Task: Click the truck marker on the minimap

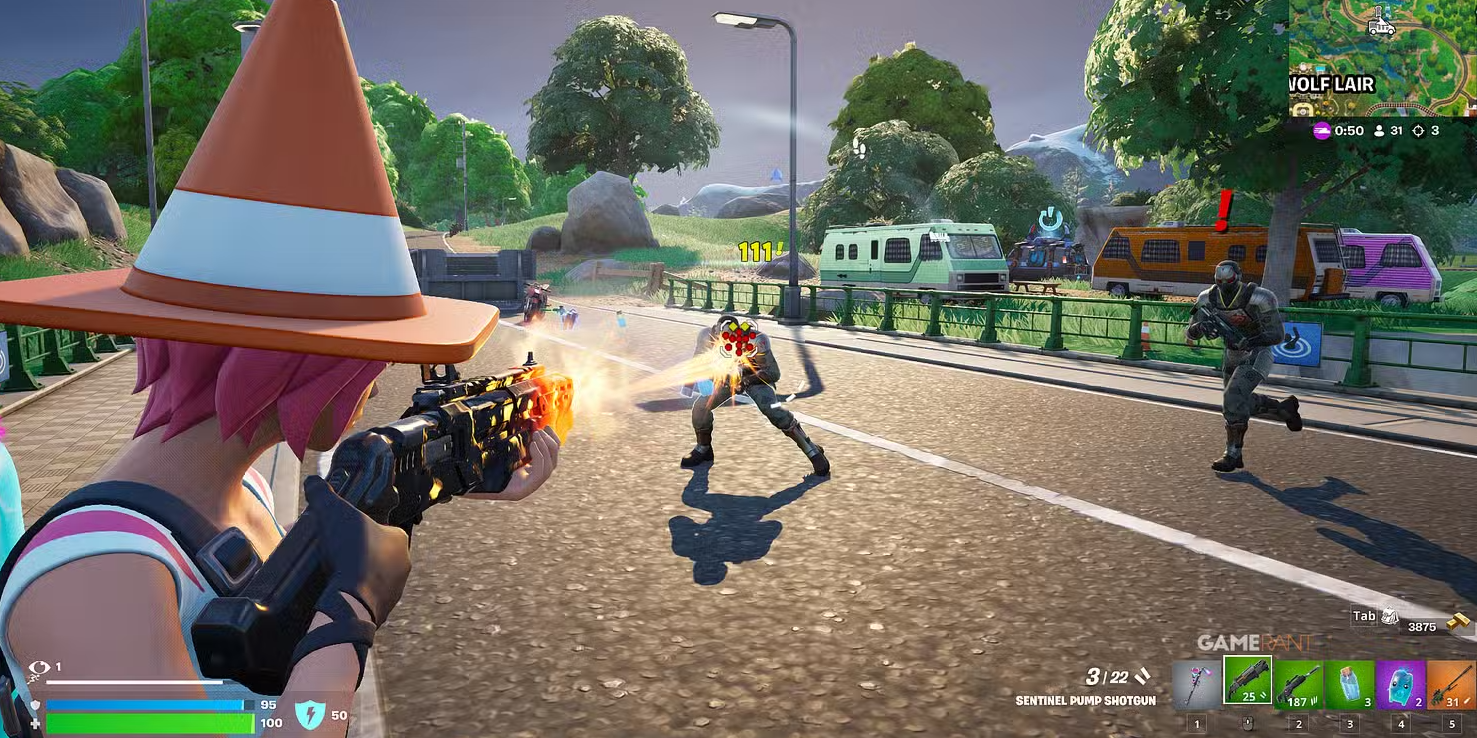Action: pos(1381,24)
